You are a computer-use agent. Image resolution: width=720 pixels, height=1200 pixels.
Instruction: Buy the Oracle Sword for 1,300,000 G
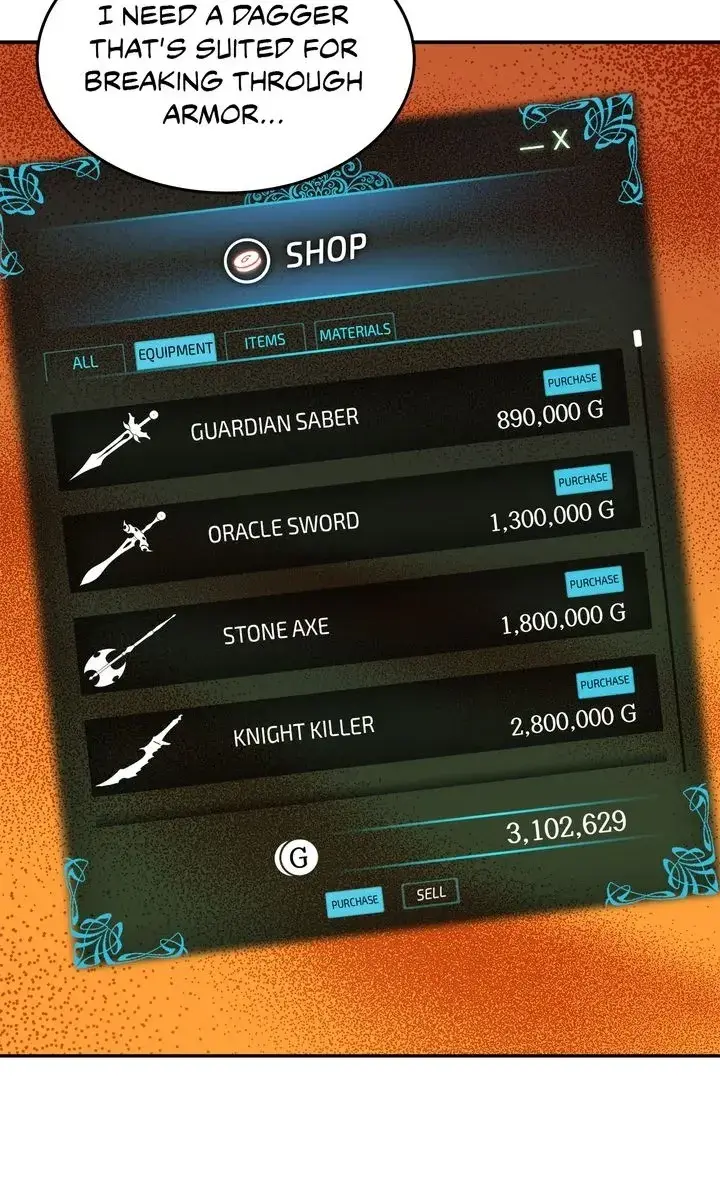click(583, 480)
